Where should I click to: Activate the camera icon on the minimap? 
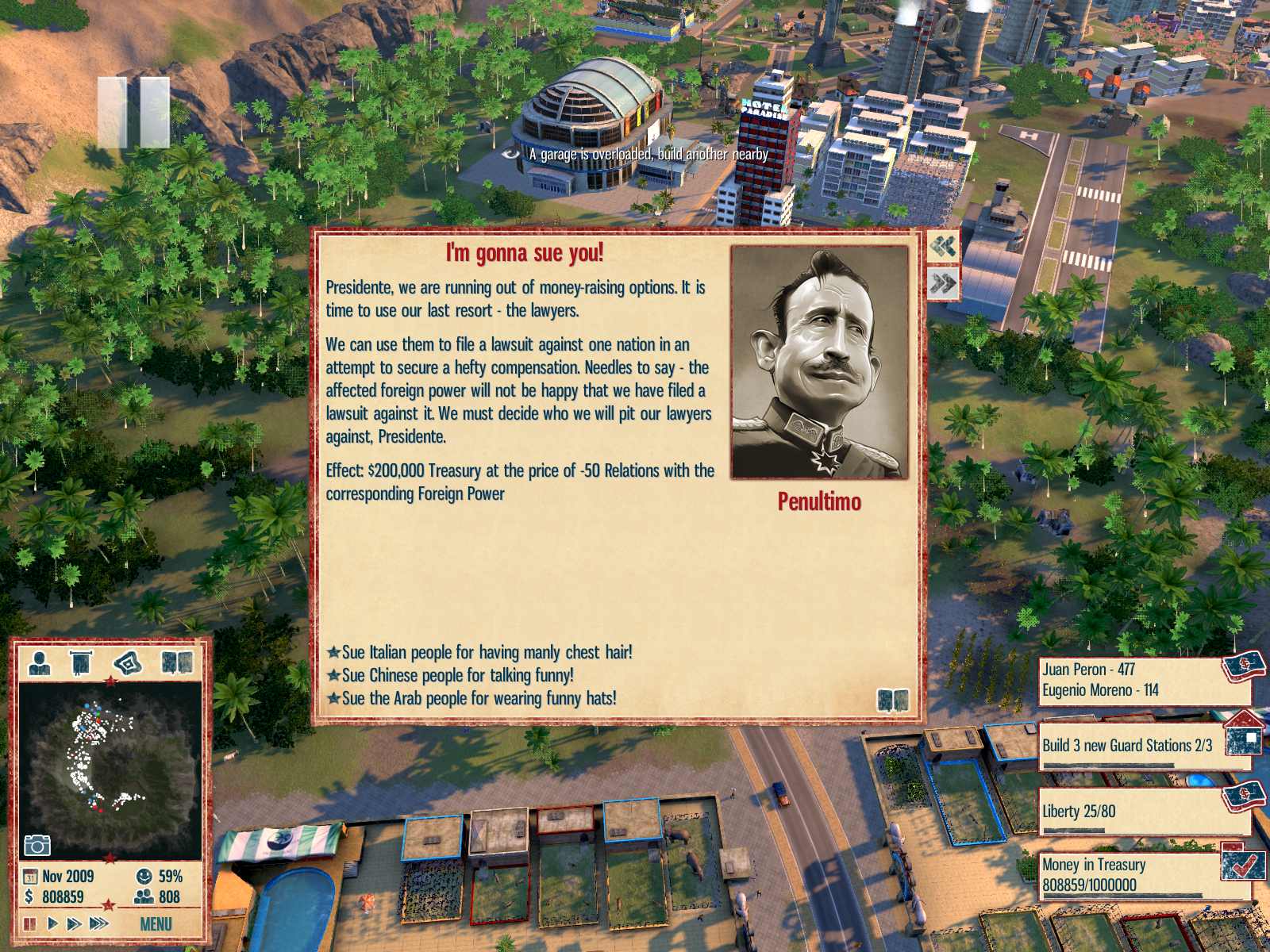click(37, 845)
